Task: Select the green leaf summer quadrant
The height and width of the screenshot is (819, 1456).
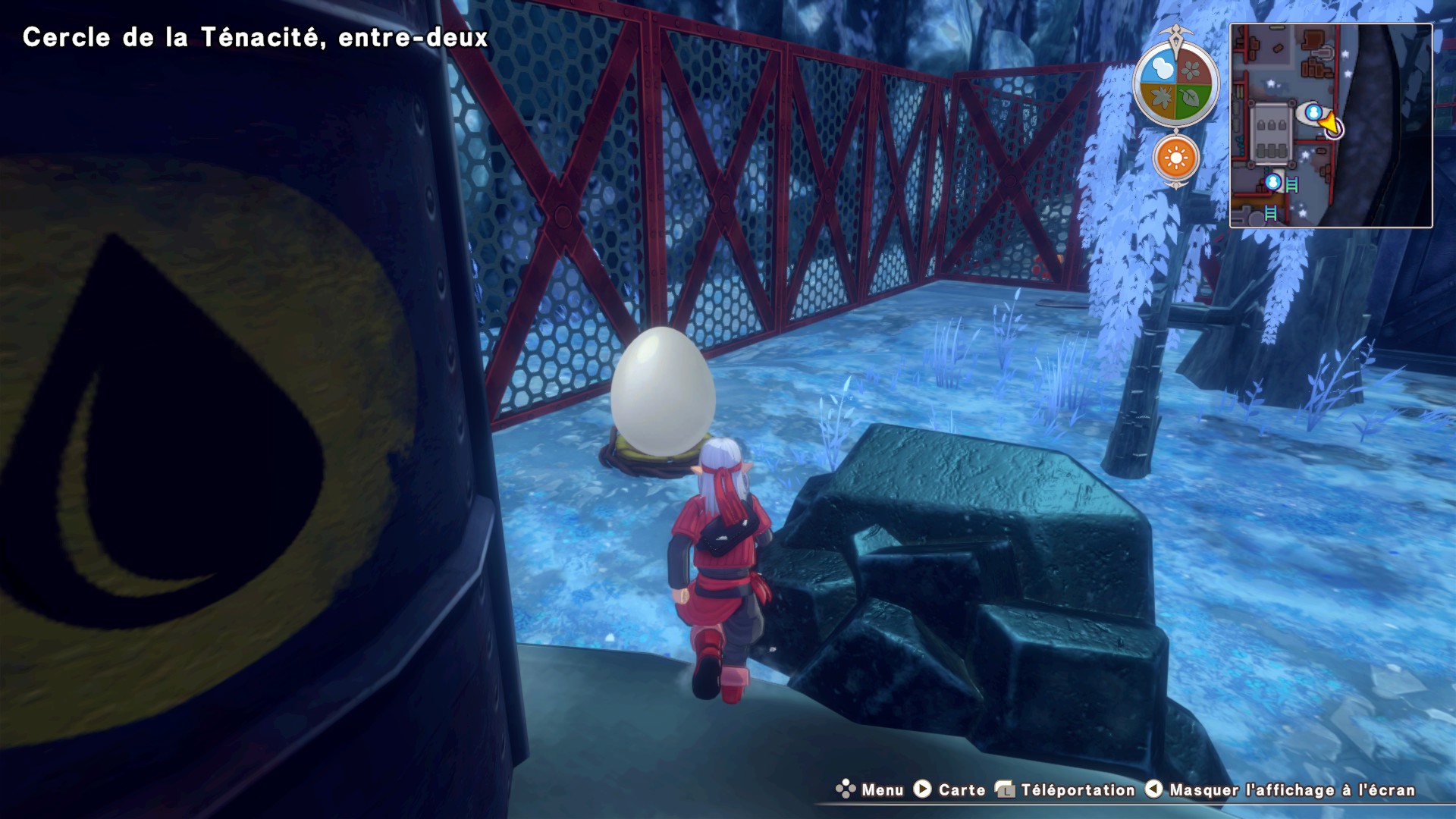Action: coord(1191,99)
